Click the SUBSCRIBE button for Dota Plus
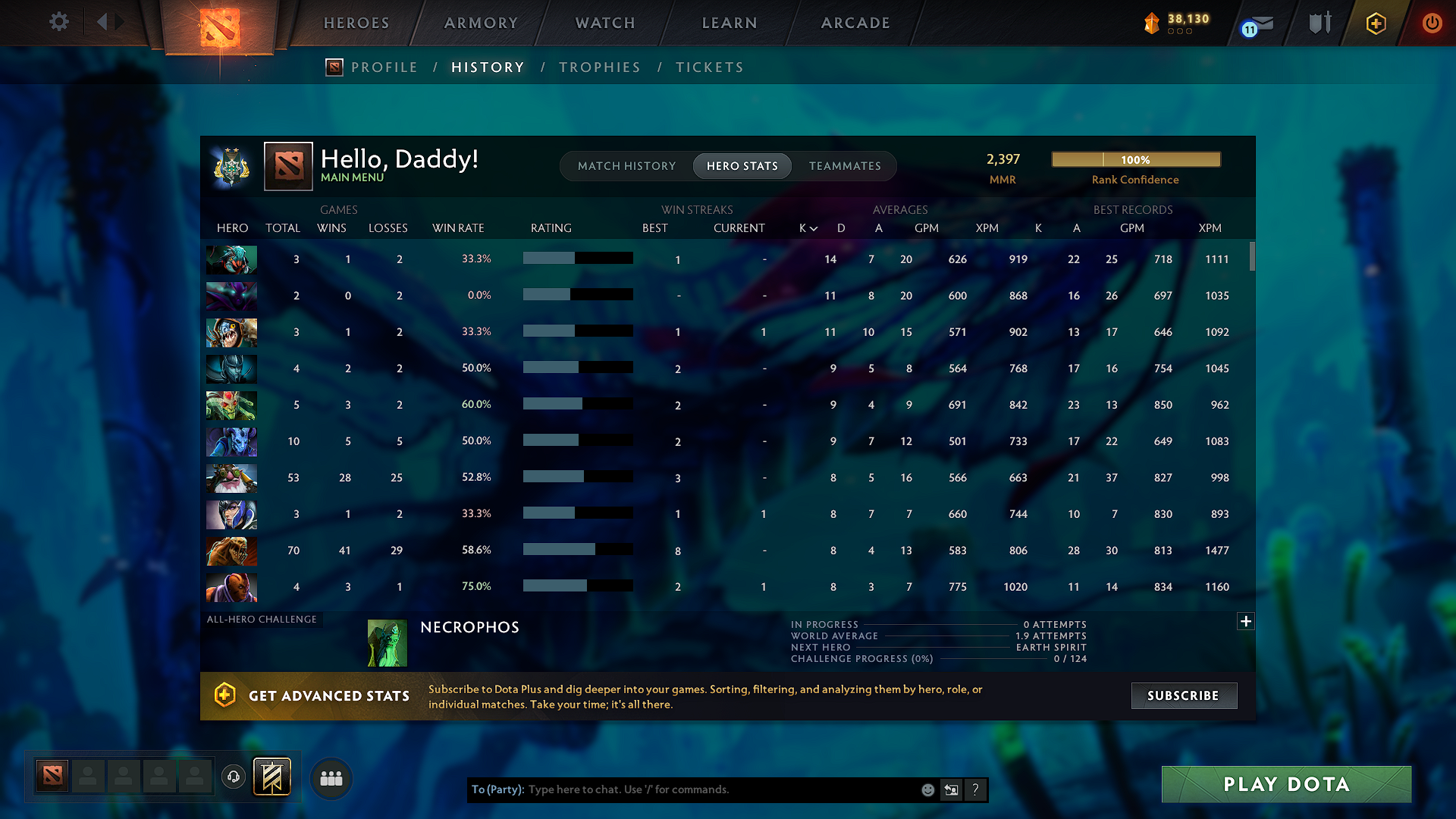Viewport: 1456px width, 819px height. 1184,695
